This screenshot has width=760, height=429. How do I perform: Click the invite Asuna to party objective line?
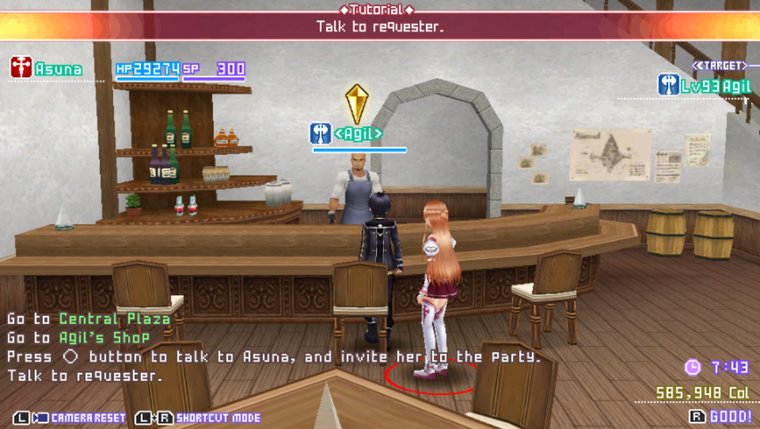[x=273, y=357]
